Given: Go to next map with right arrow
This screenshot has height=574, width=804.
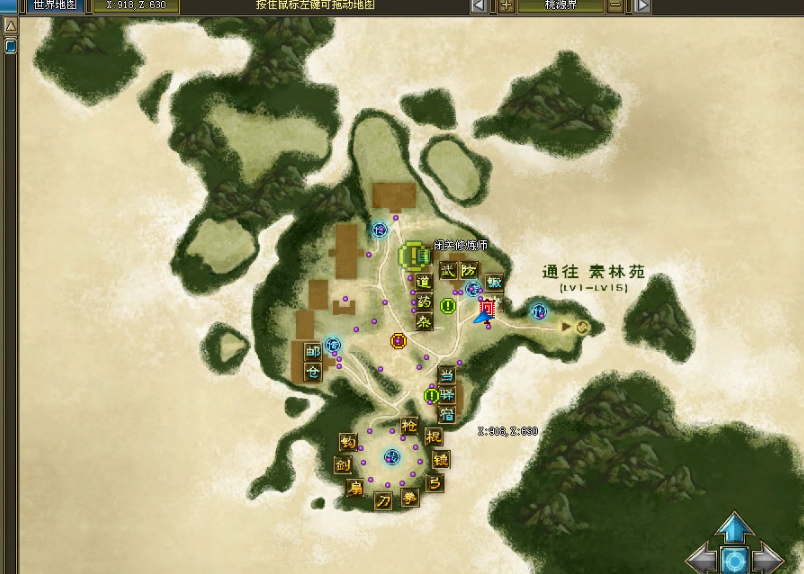Looking at the screenshot, I should pos(642,5).
